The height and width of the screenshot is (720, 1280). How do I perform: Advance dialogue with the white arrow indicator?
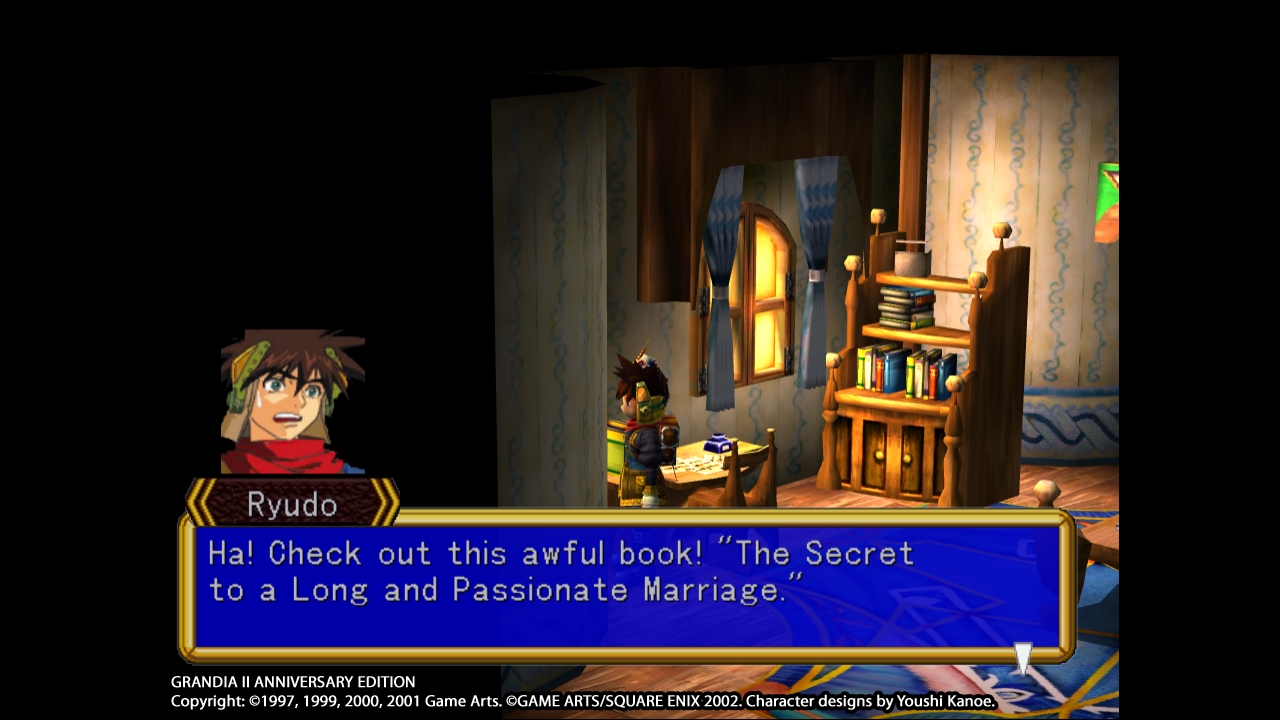1023,658
